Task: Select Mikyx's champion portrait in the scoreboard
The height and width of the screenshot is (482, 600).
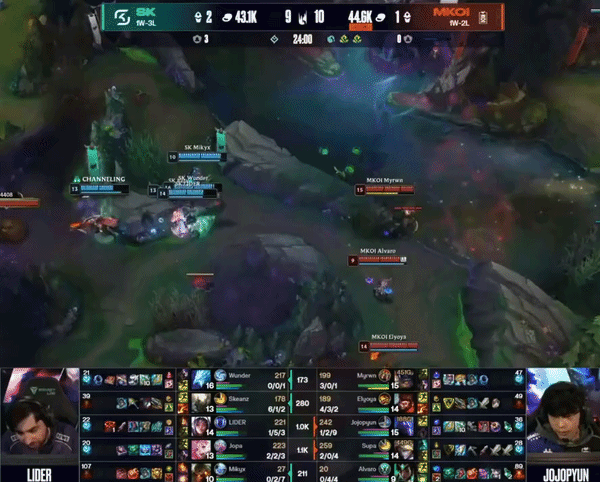Action: [200, 469]
